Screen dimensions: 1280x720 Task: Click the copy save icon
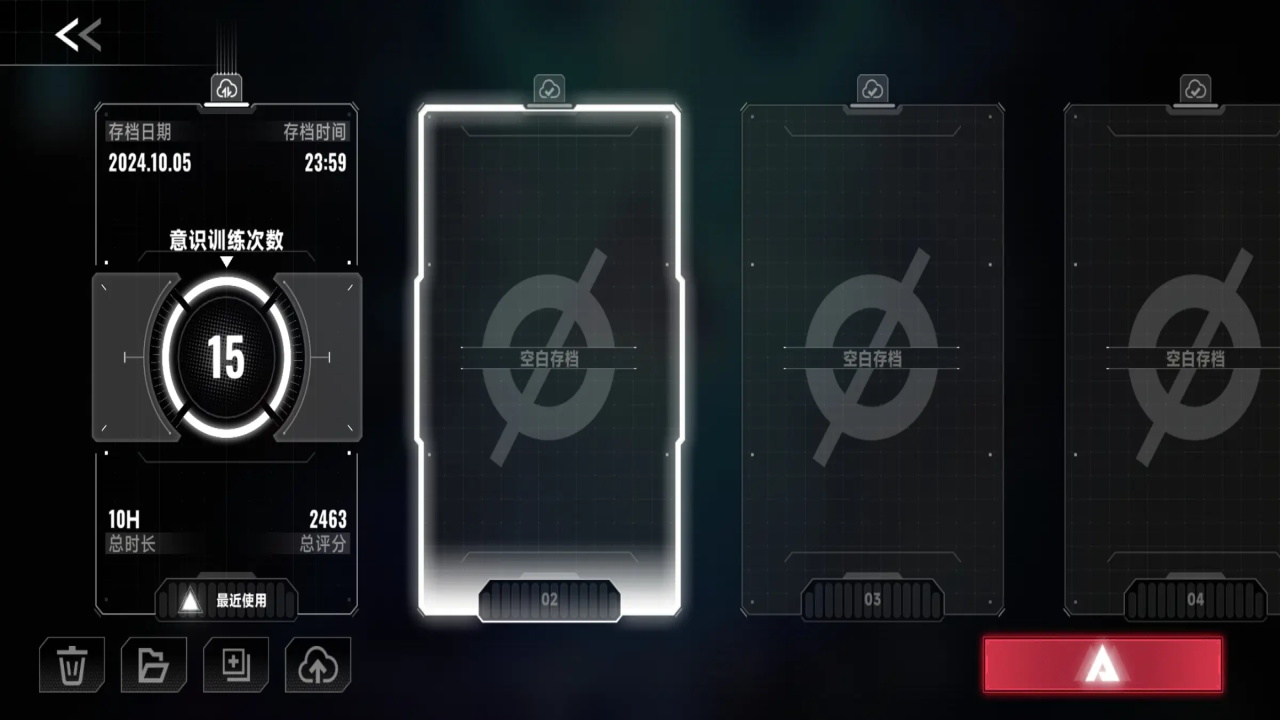(x=236, y=665)
